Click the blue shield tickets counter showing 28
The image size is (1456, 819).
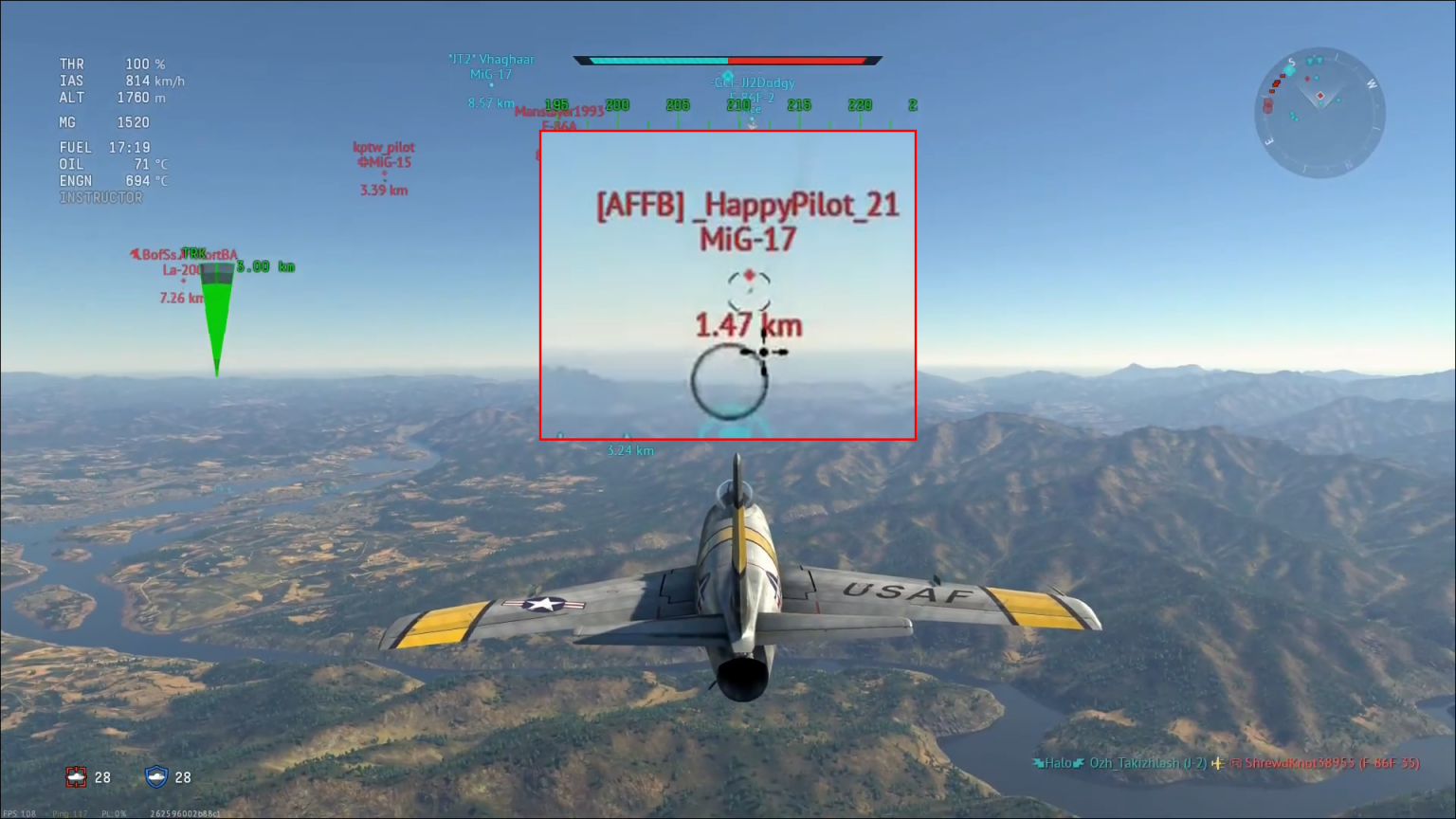pyautogui.click(x=170, y=777)
